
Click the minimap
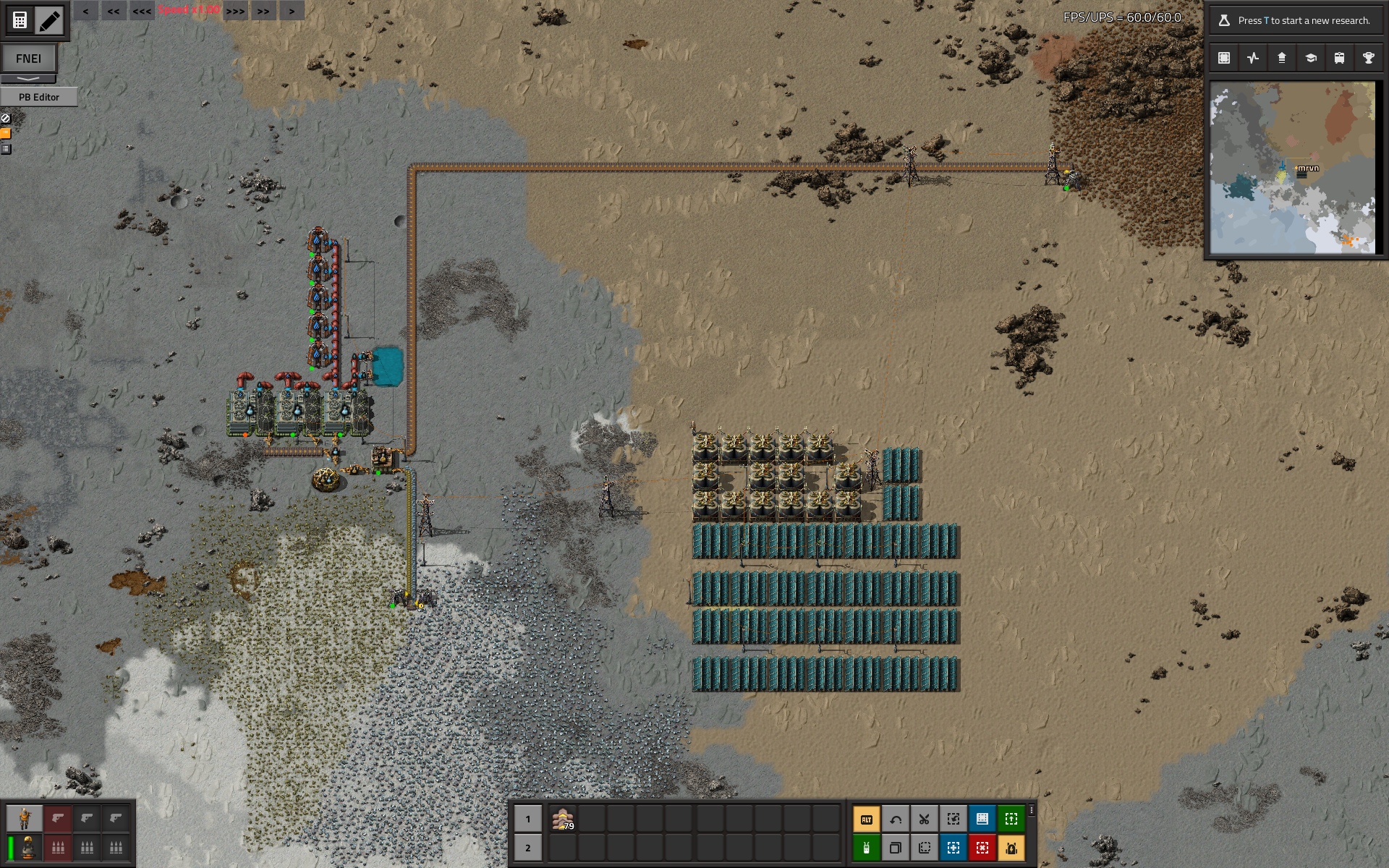(x=1293, y=167)
